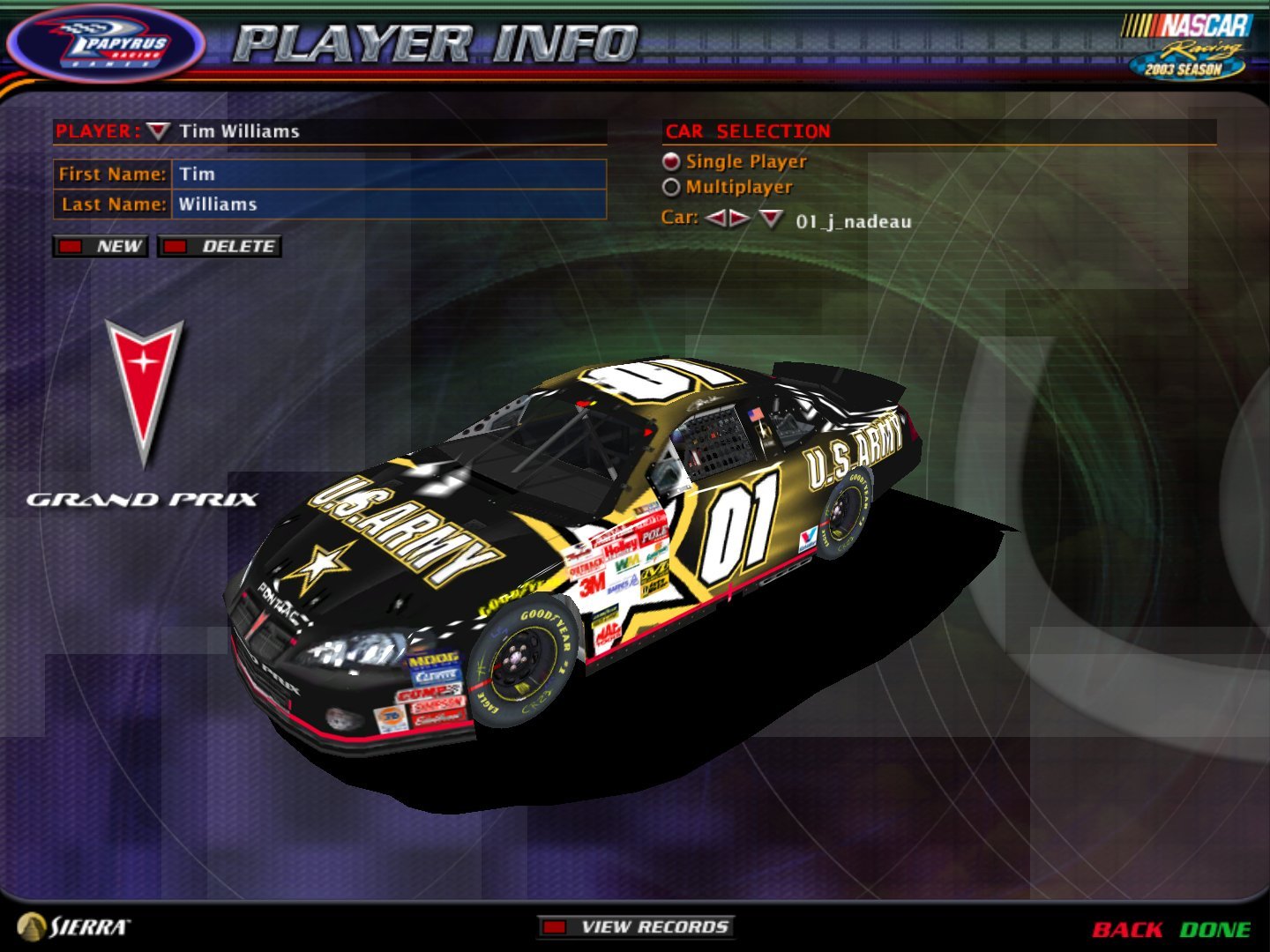Open the PLAYER name dropdown
The height and width of the screenshot is (952, 1270).
[159, 132]
